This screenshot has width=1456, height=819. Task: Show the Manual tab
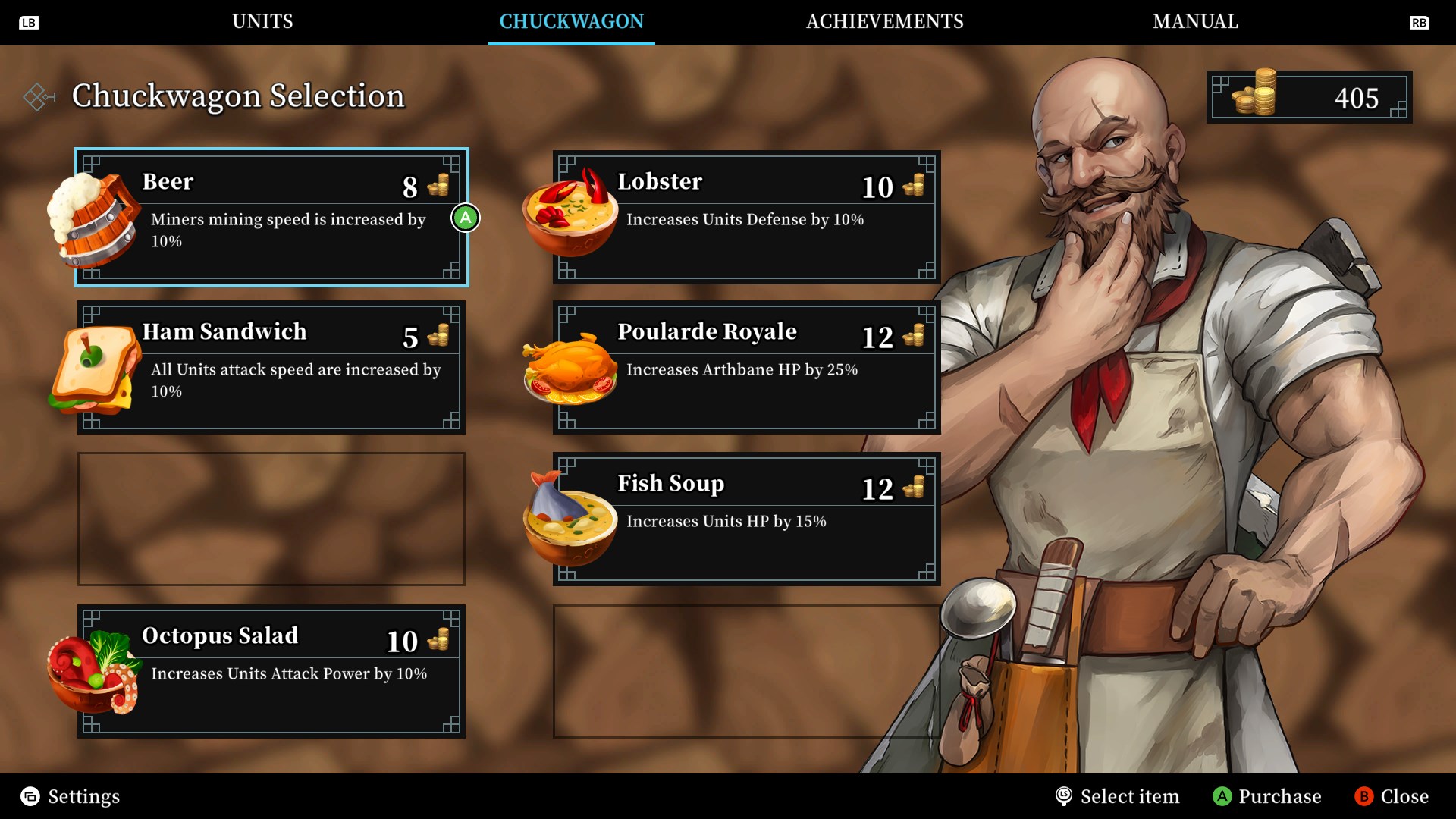[x=1195, y=21]
